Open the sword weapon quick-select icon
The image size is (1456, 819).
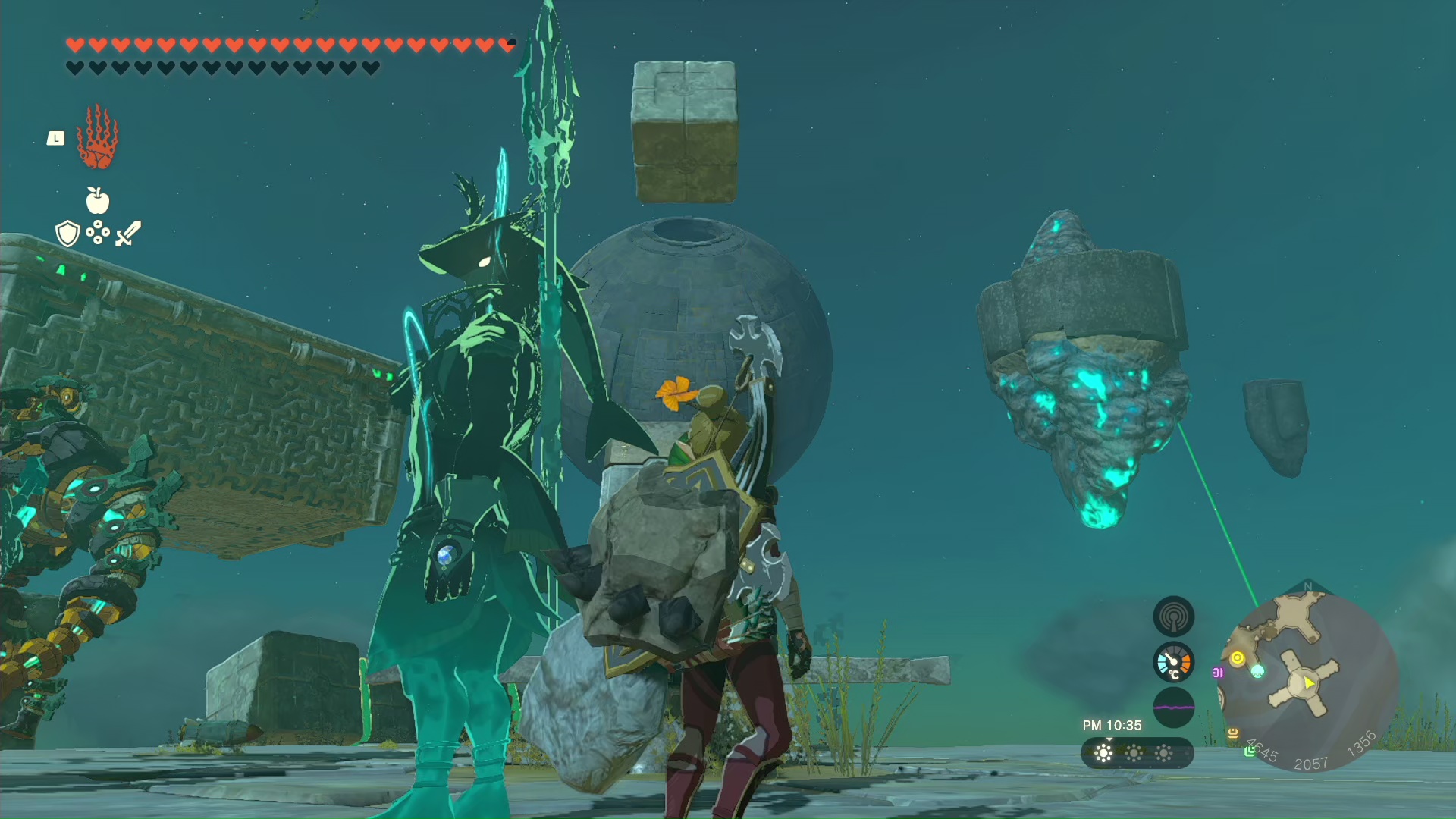click(x=128, y=233)
